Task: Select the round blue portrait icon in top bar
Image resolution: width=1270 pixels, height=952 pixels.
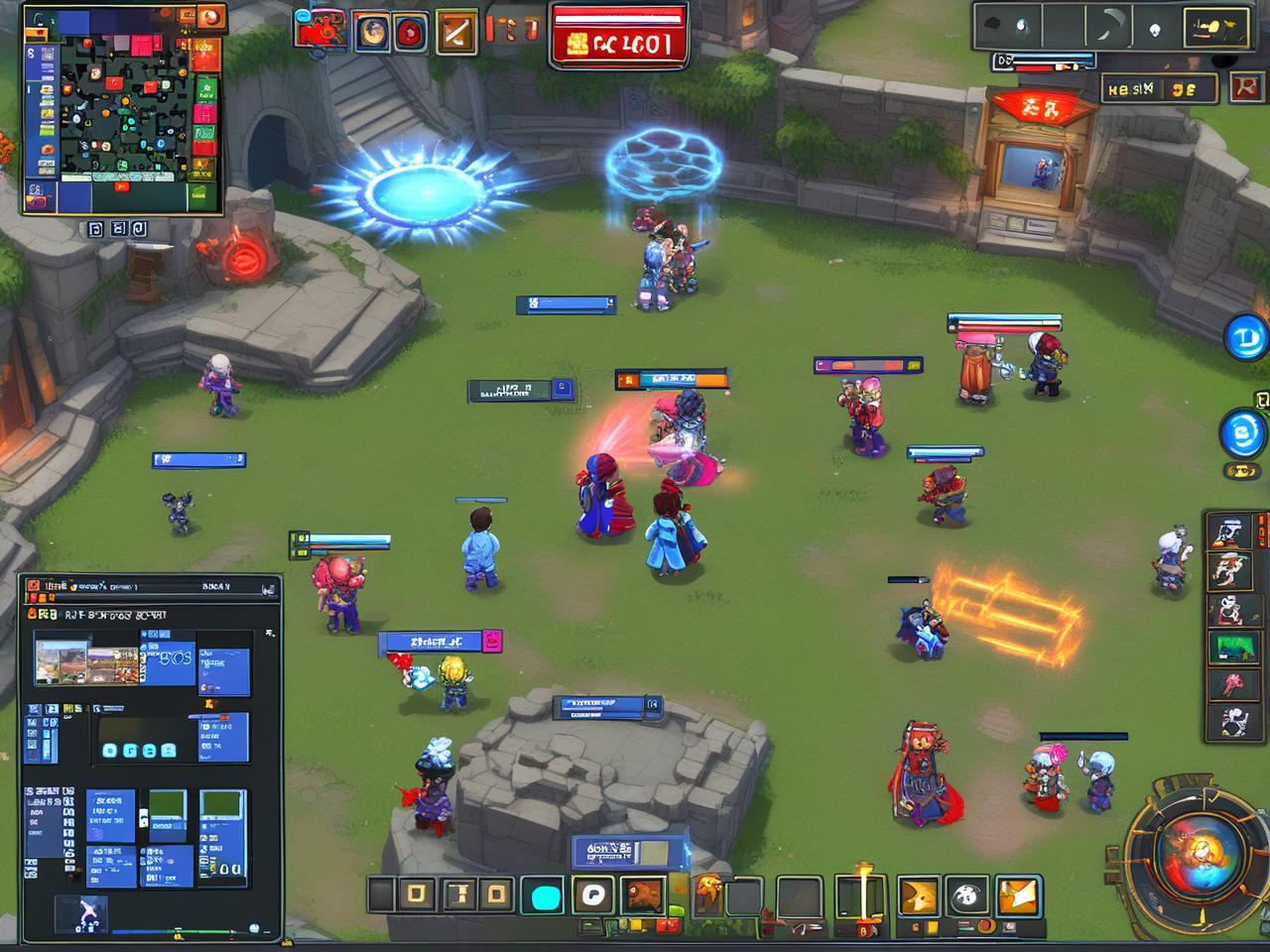Action: (x=373, y=32)
